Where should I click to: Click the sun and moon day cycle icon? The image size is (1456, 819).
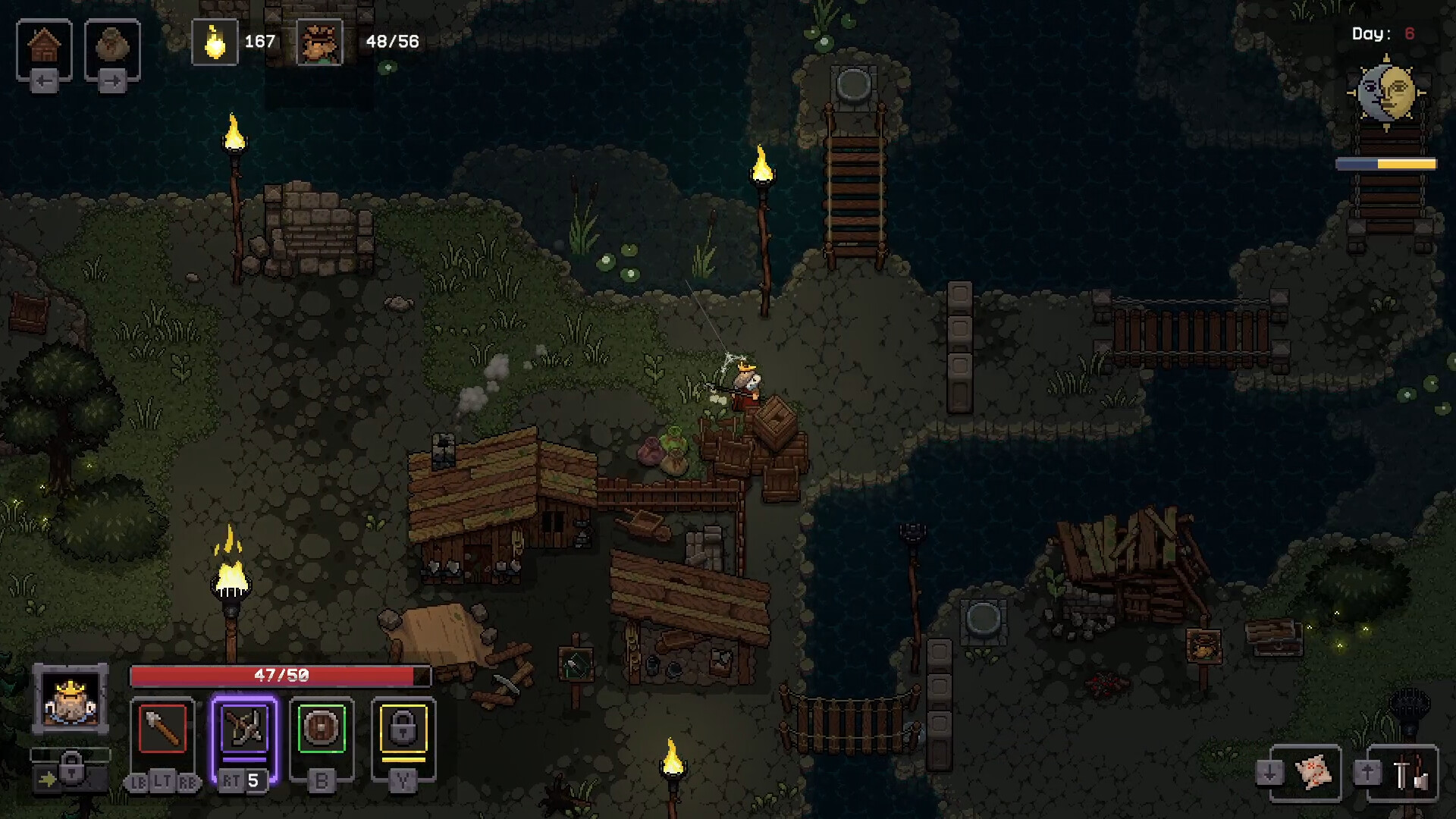point(1386,93)
